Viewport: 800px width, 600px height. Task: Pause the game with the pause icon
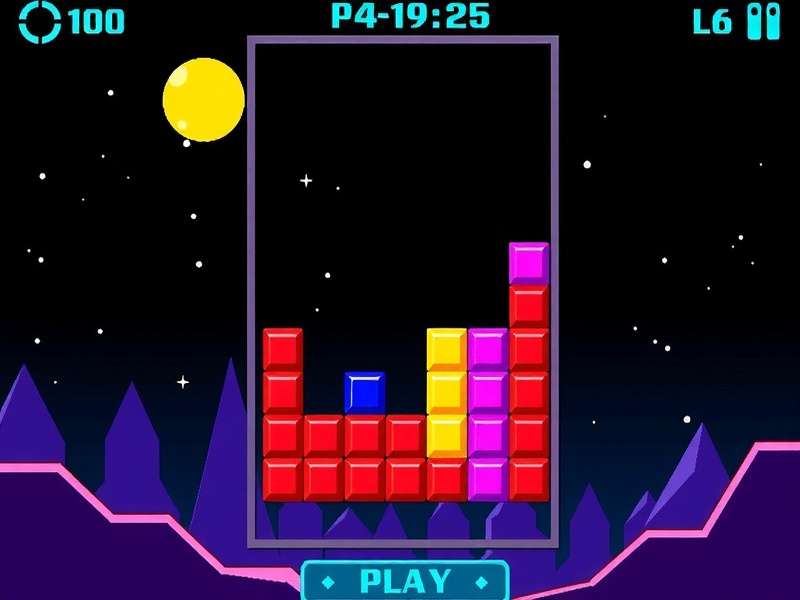point(763,21)
